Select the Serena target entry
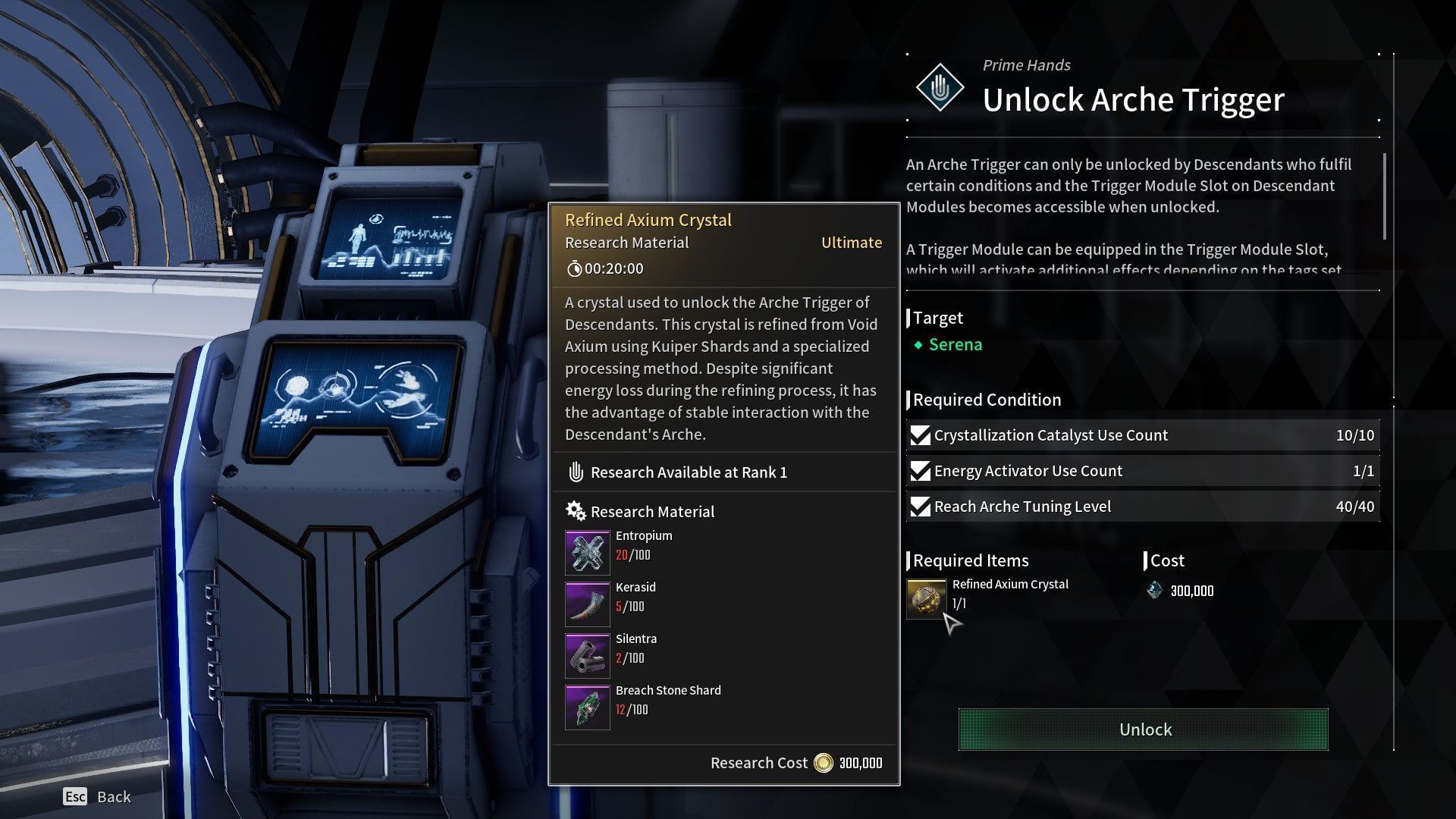 point(954,345)
